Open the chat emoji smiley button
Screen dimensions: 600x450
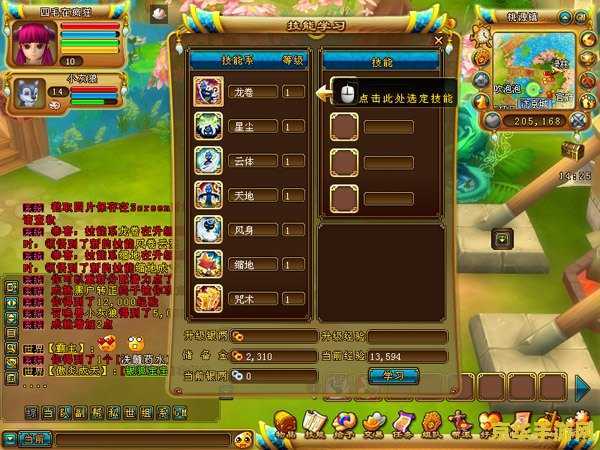[x=242, y=439]
